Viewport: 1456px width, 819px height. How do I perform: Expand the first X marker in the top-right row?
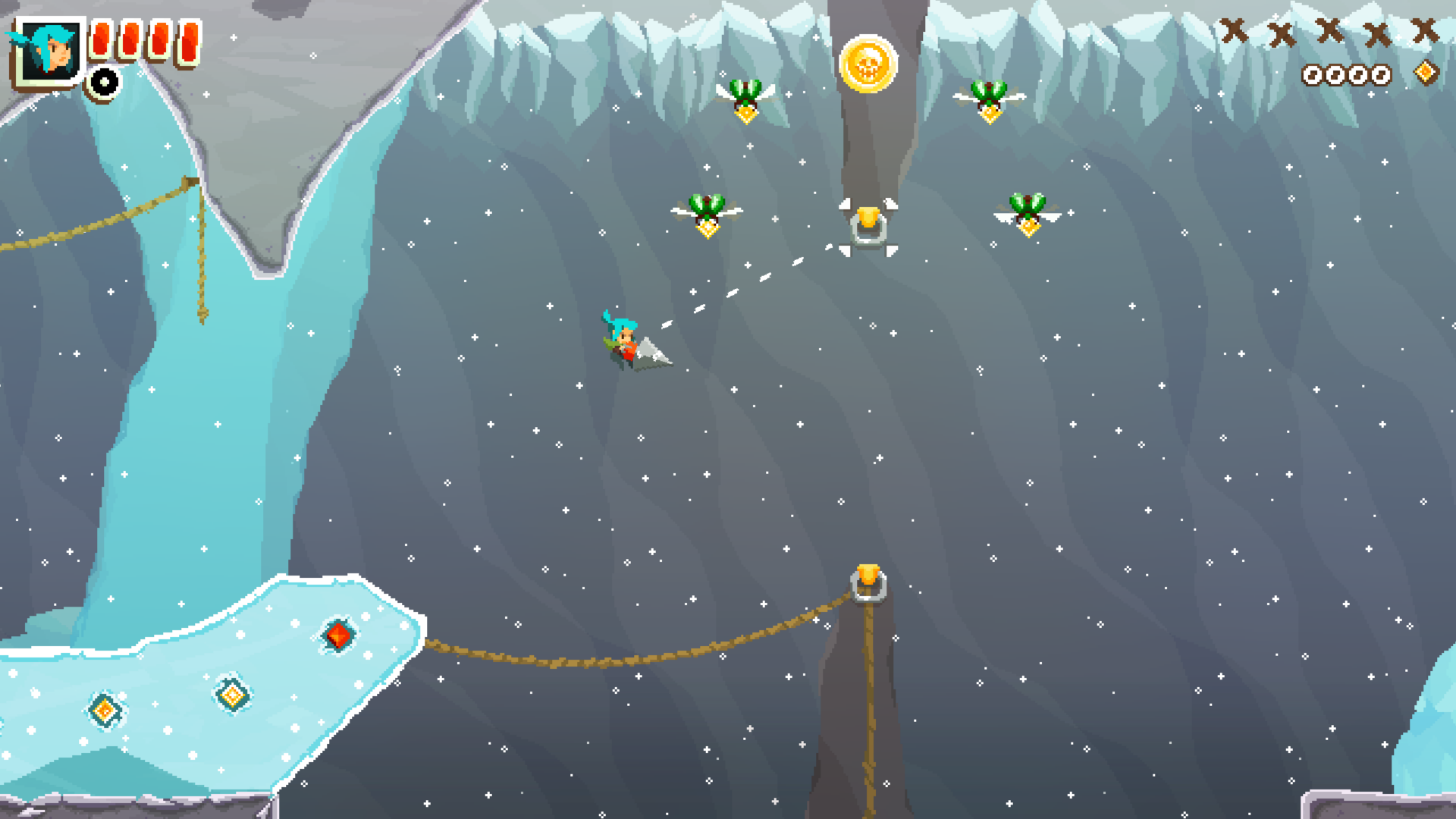[1235, 32]
